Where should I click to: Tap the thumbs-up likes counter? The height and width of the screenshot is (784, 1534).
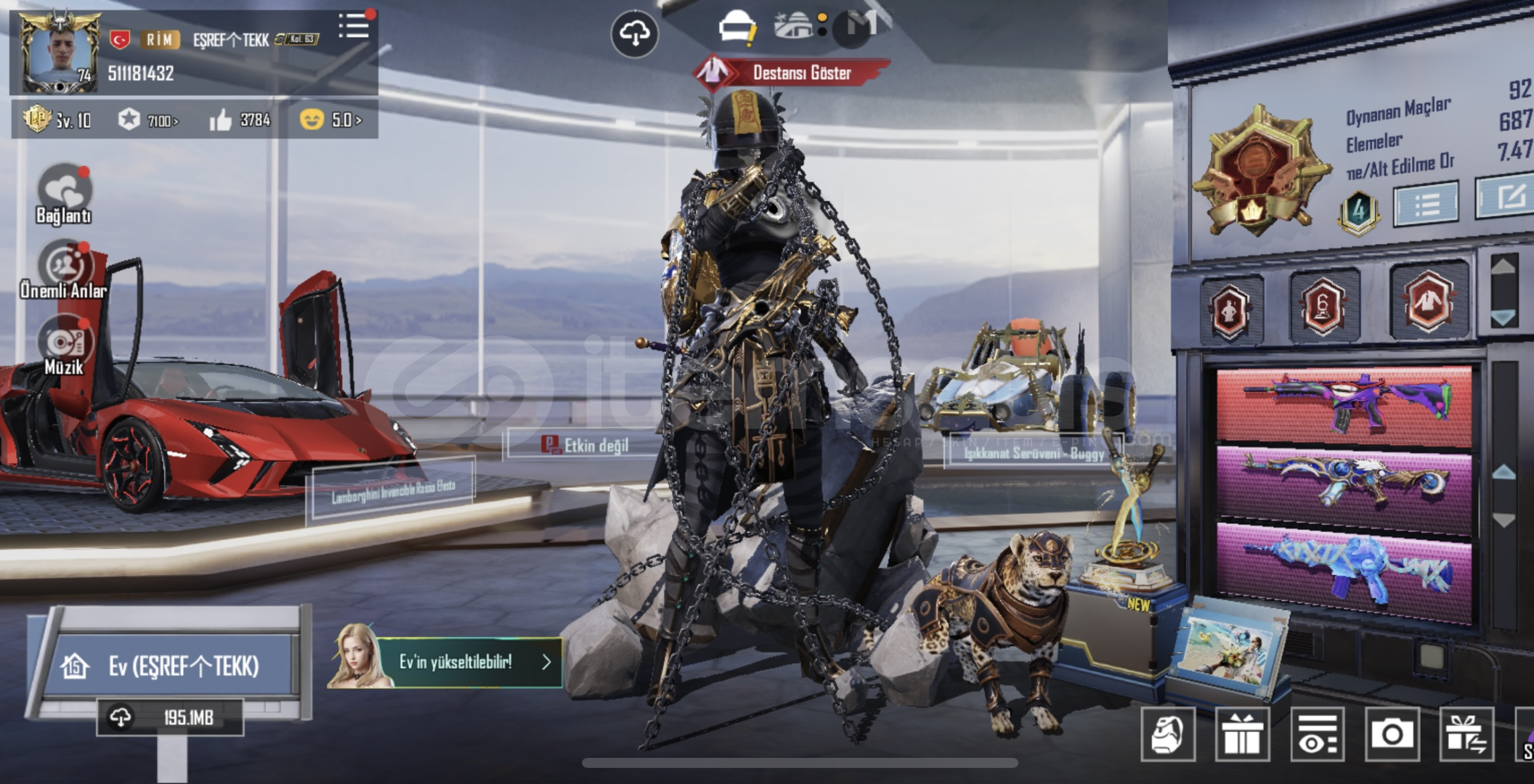tap(240, 120)
